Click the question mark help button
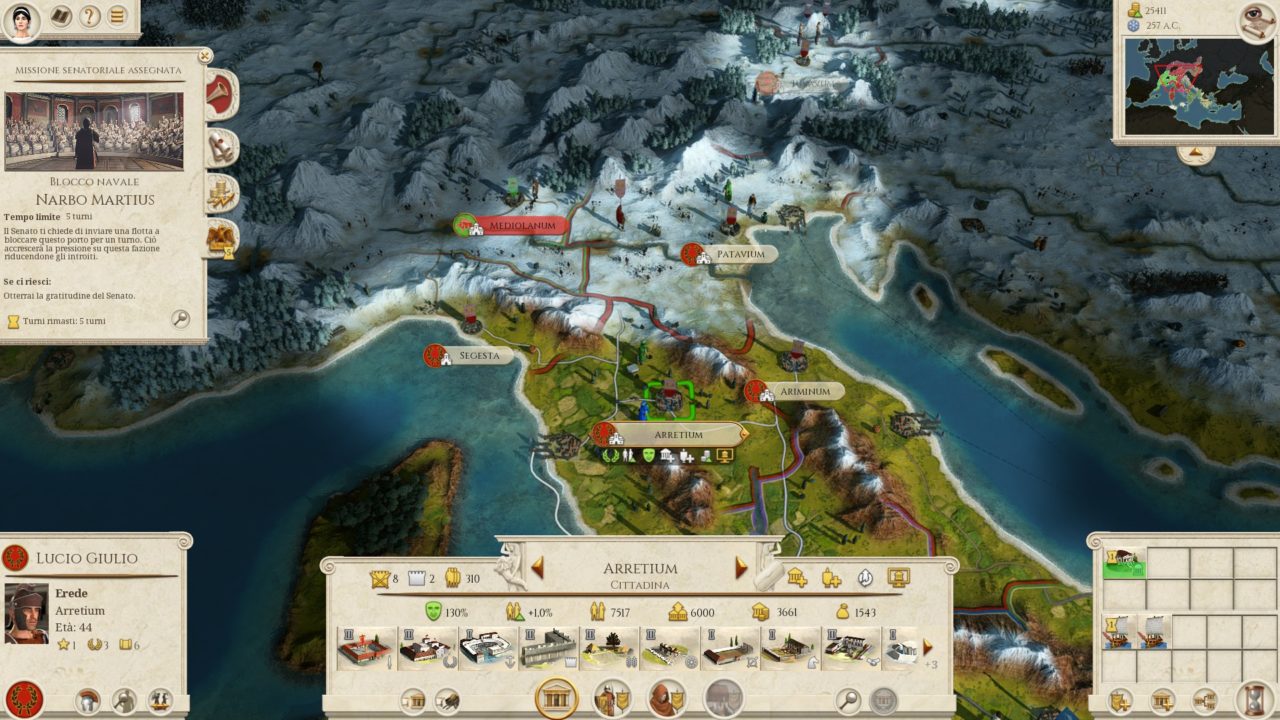The width and height of the screenshot is (1280, 720). click(89, 16)
